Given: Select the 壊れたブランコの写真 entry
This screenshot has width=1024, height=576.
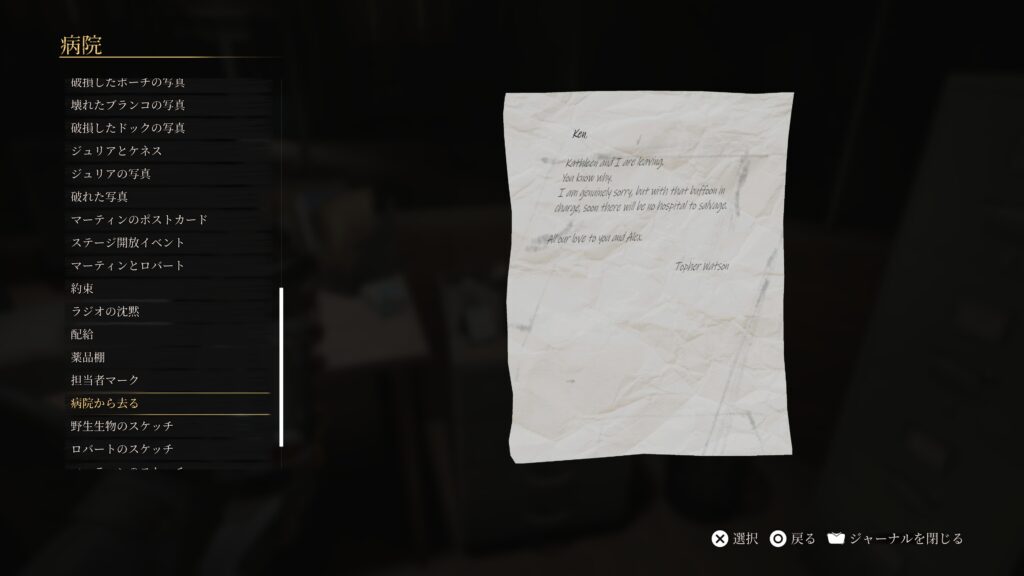Looking at the screenshot, I should point(128,105).
